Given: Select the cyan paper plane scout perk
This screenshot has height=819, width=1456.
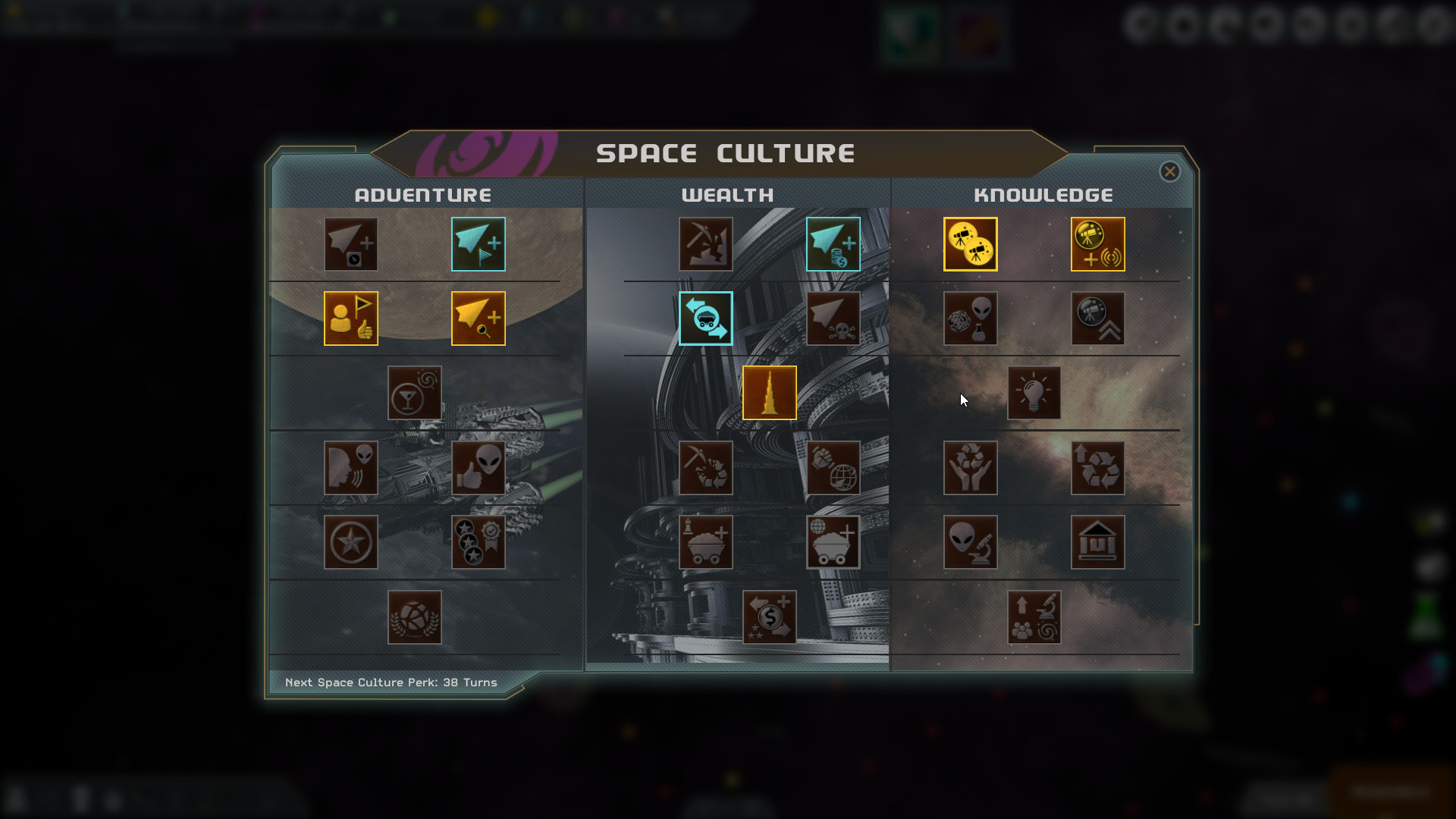Looking at the screenshot, I should click(479, 243).
